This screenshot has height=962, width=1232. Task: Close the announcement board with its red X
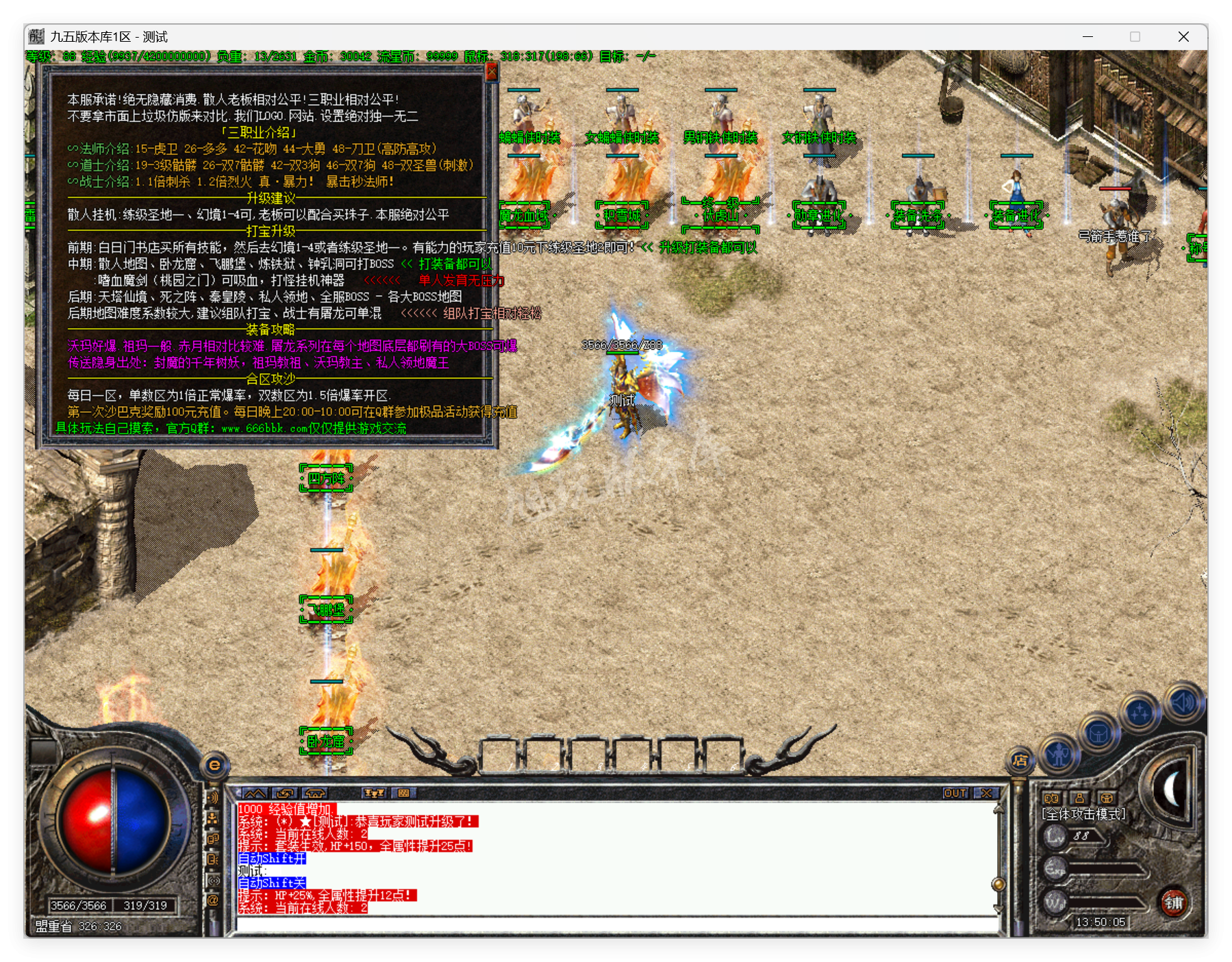[x=492, y=71]
